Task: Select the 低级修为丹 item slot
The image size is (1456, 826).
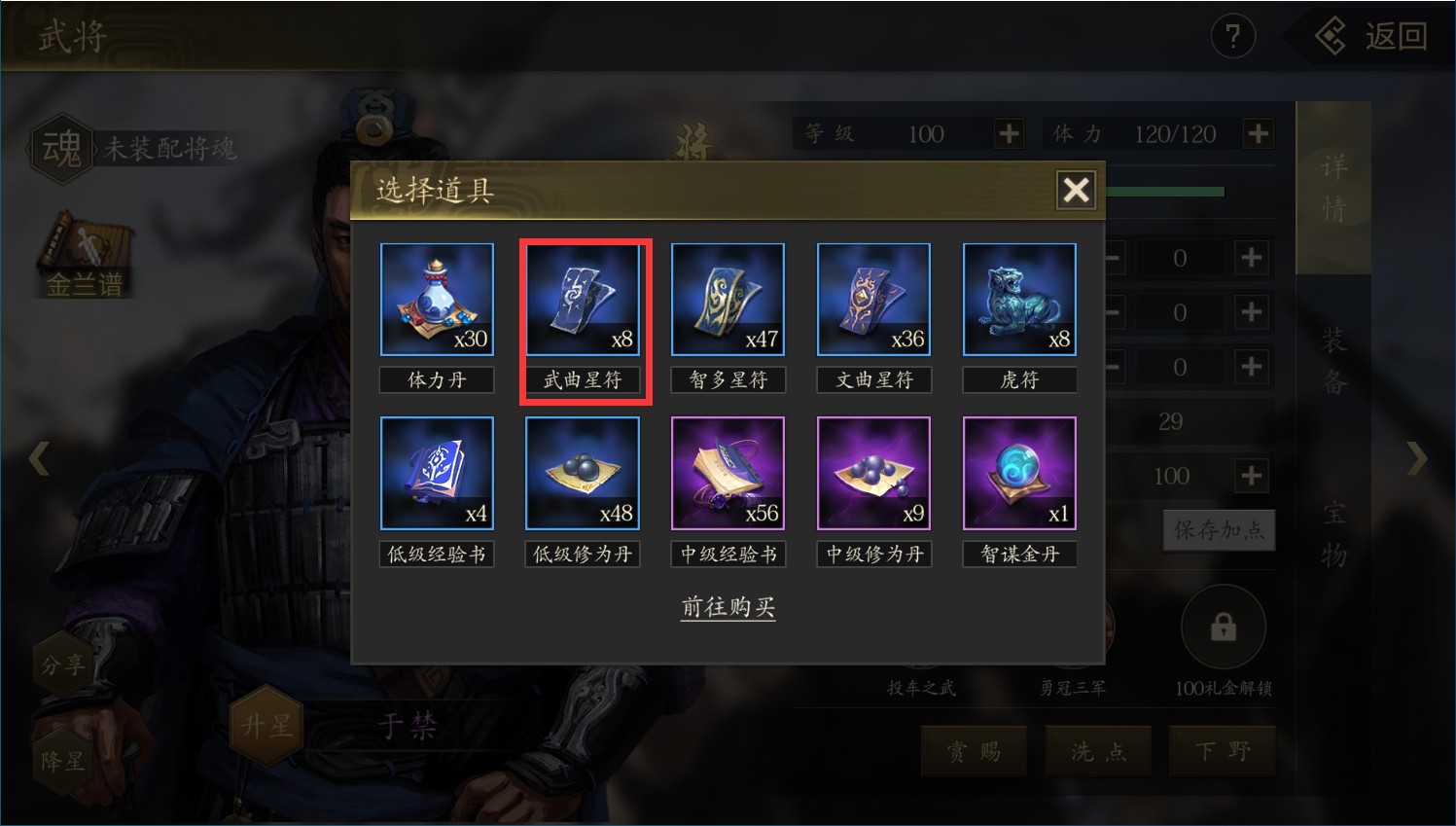Action: tap(583, 474)
